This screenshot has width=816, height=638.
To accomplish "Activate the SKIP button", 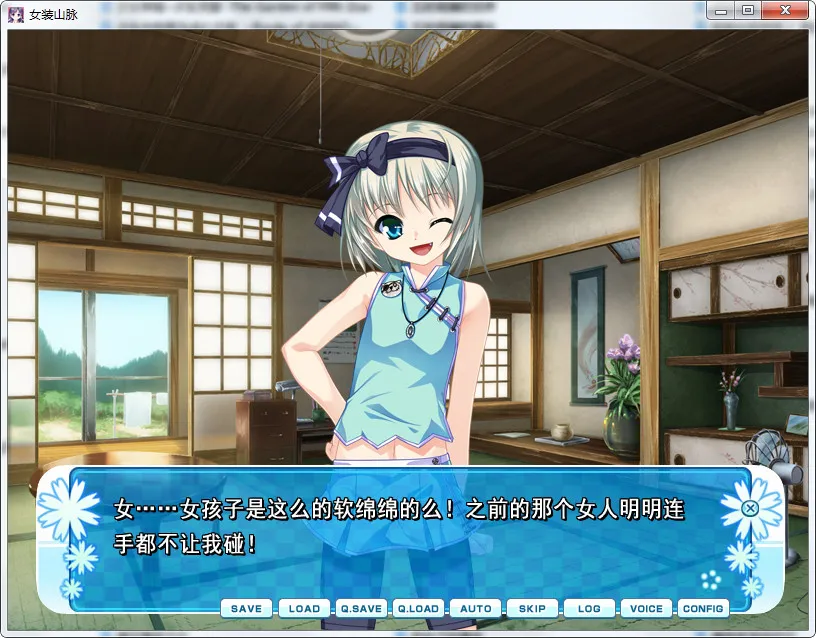I will click(x=532, y=608).
